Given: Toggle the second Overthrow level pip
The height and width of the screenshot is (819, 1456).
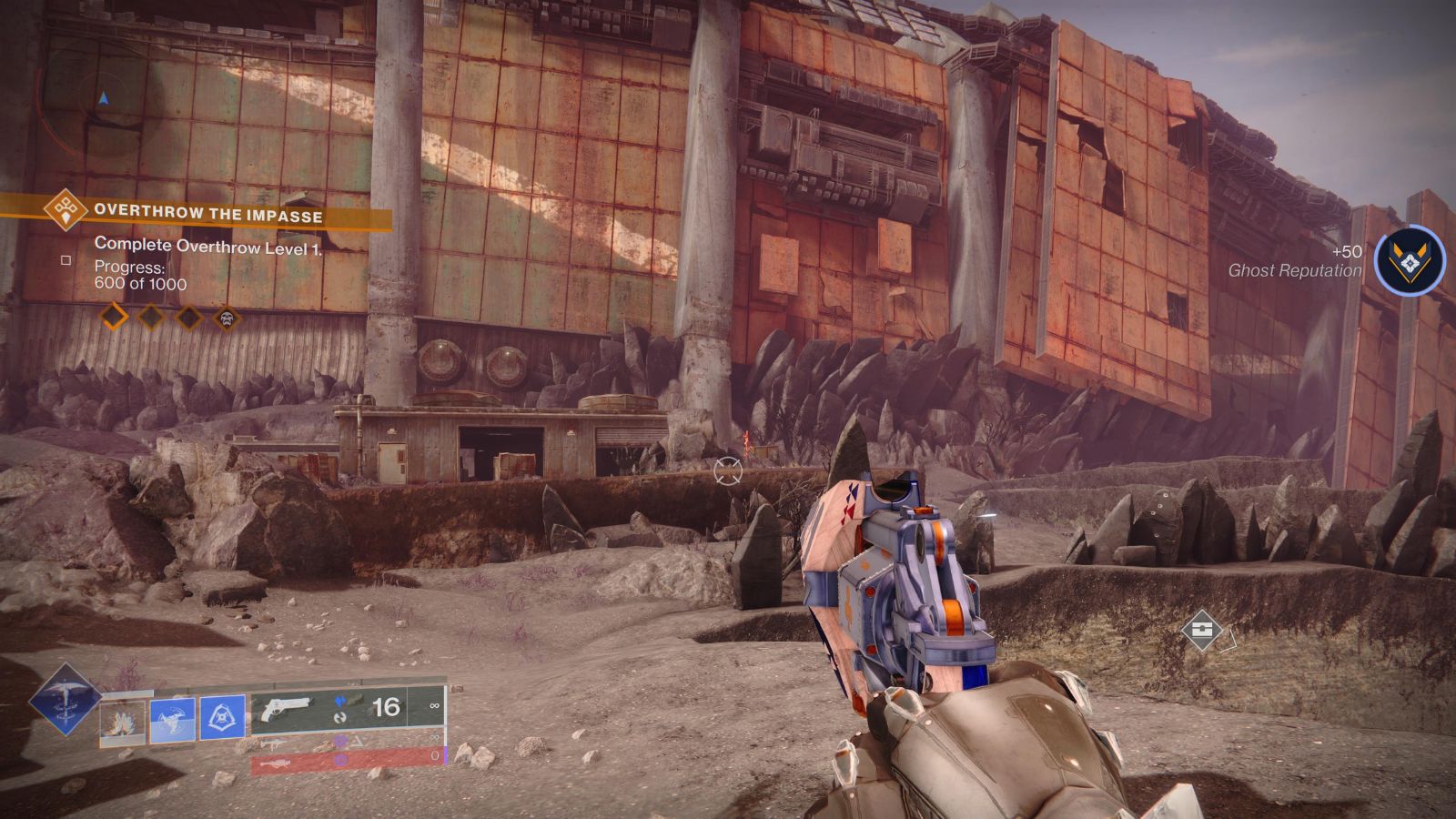Looking at the screenshot, I should pos(151,316).
